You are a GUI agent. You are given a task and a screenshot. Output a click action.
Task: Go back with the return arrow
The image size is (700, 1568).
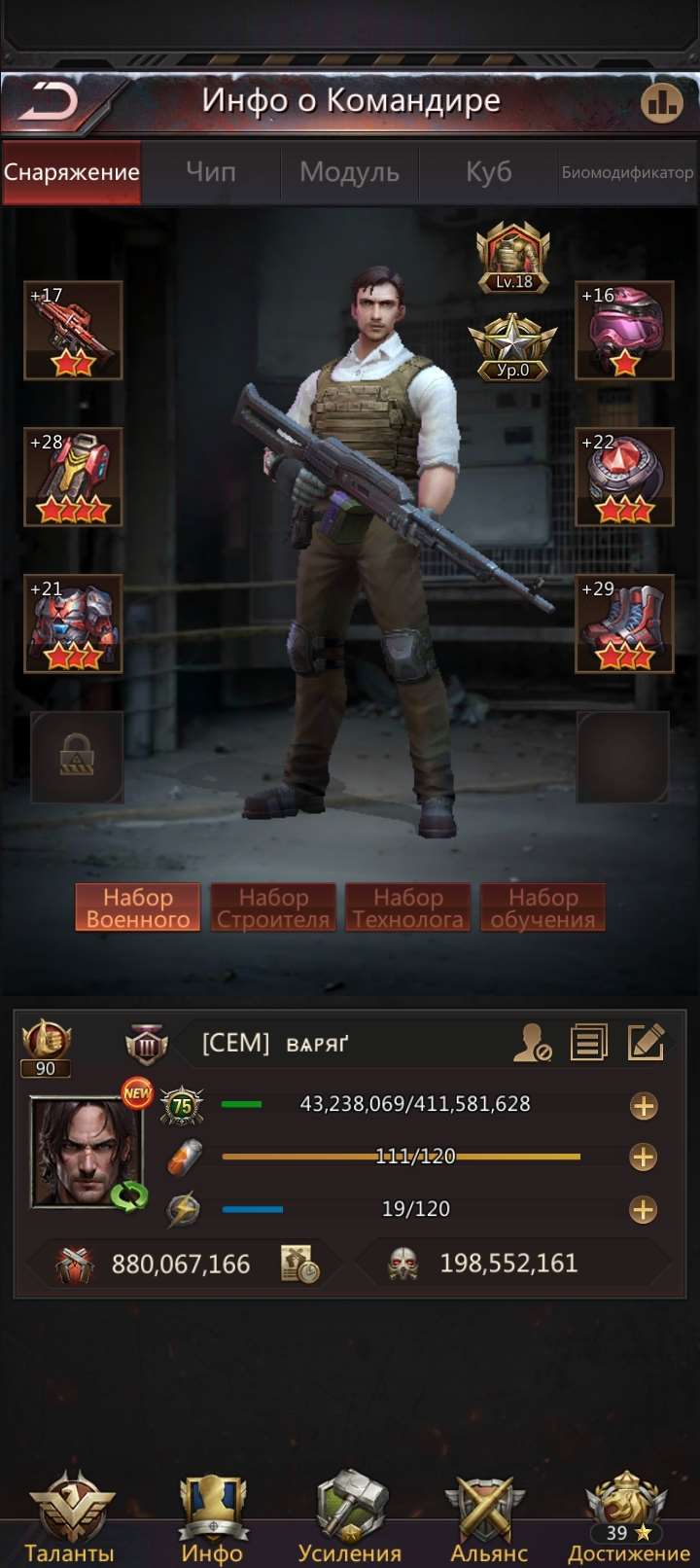pos(51,101)
